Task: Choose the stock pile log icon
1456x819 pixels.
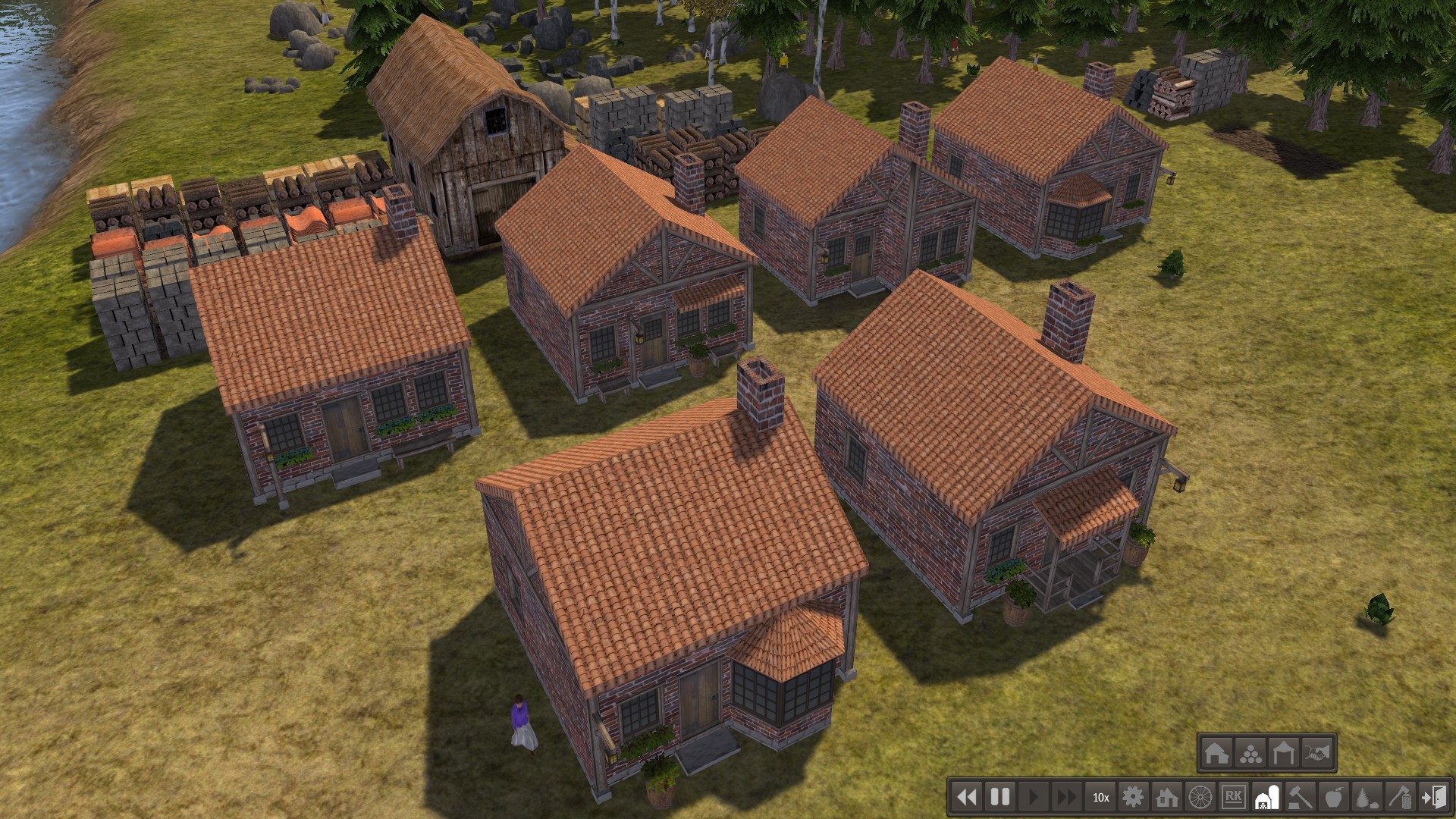Action: [1250, 753]
